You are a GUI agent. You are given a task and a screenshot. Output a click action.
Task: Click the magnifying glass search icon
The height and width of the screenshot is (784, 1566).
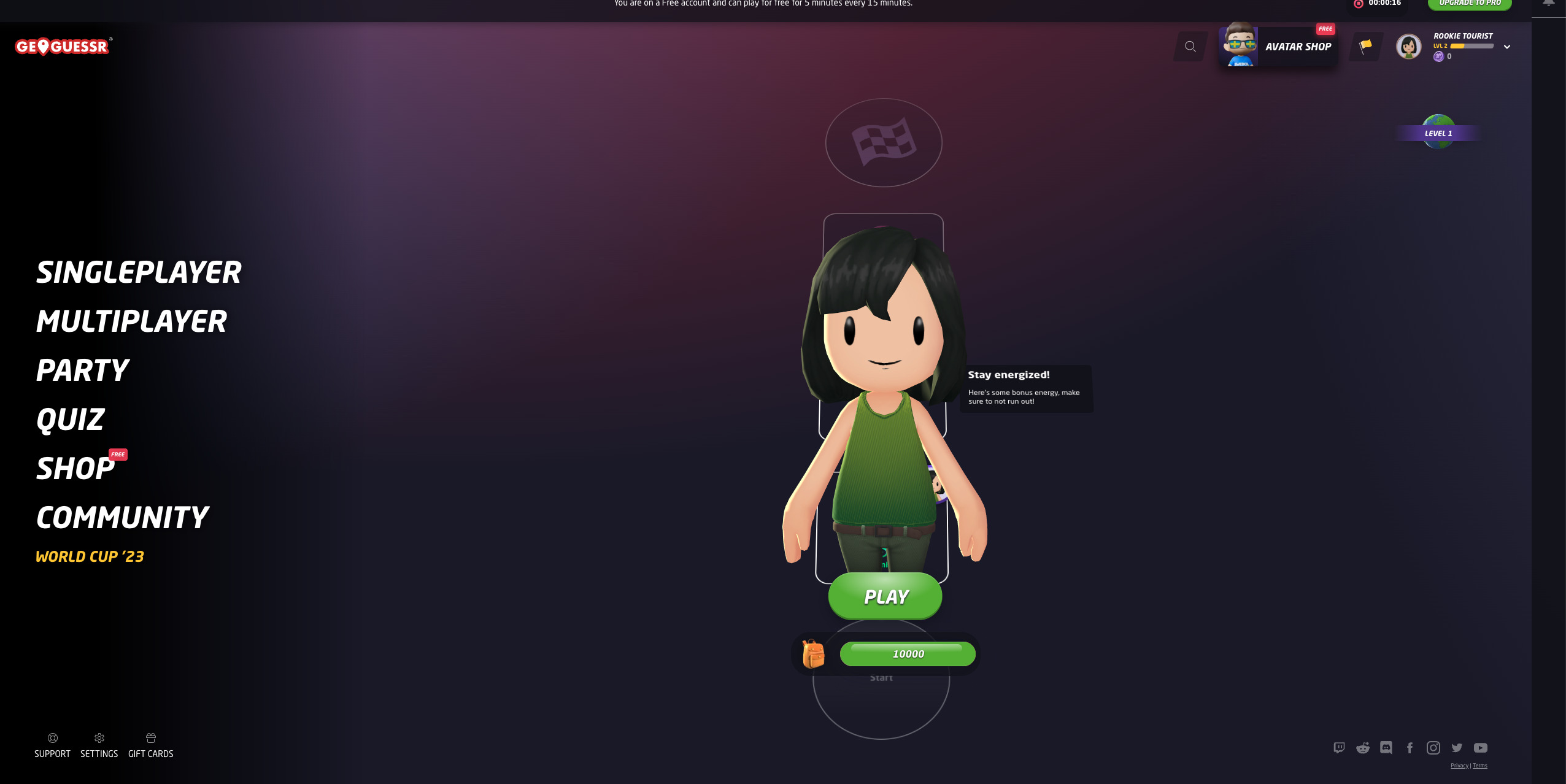point(1190,47)
